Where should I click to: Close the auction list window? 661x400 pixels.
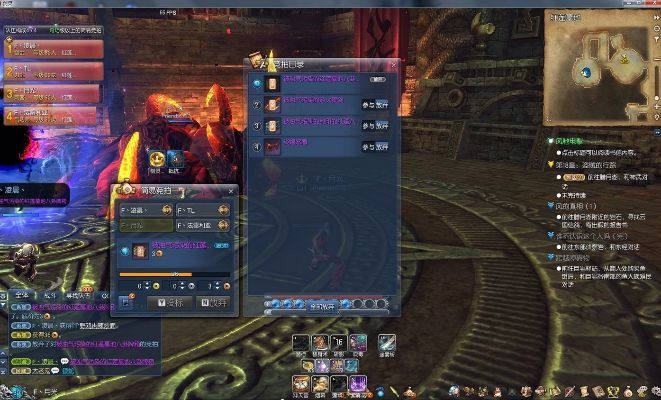393,64
